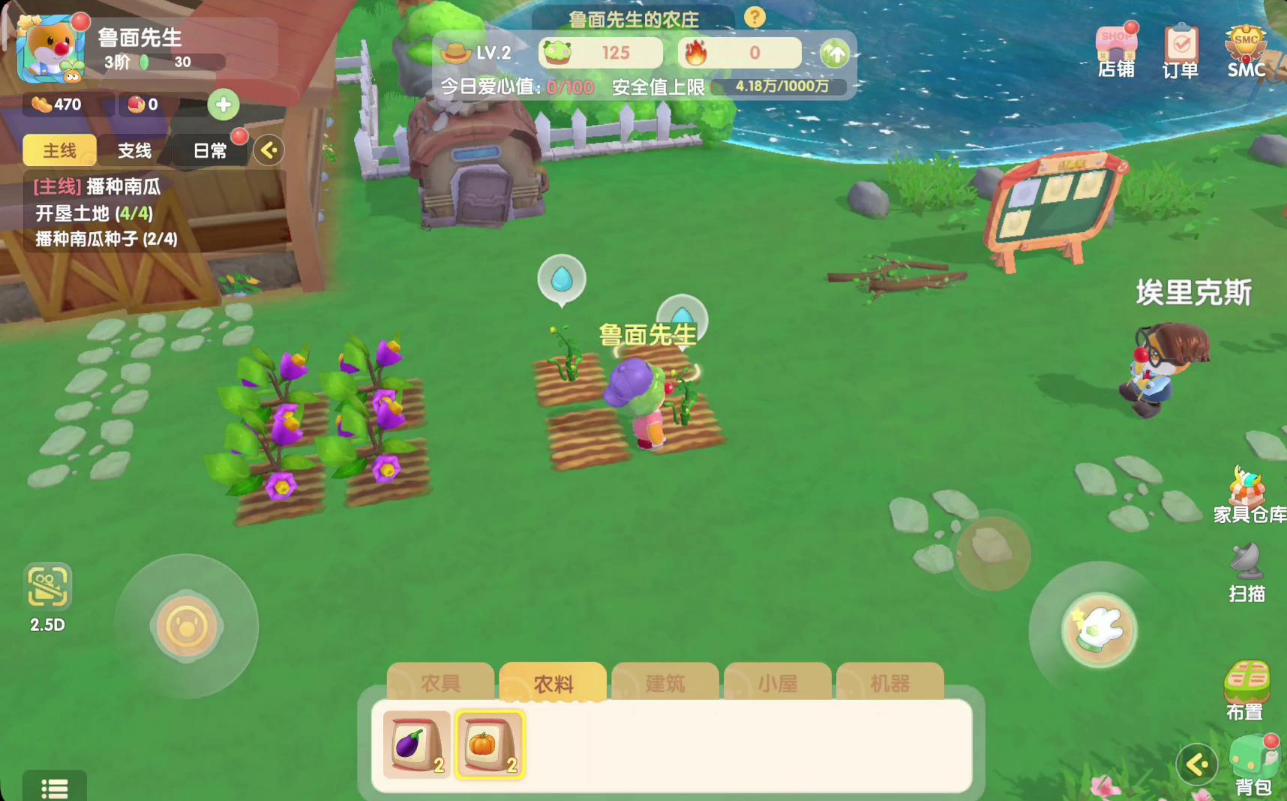Open the 店铺 shop icon

[x=1116, y=48]
